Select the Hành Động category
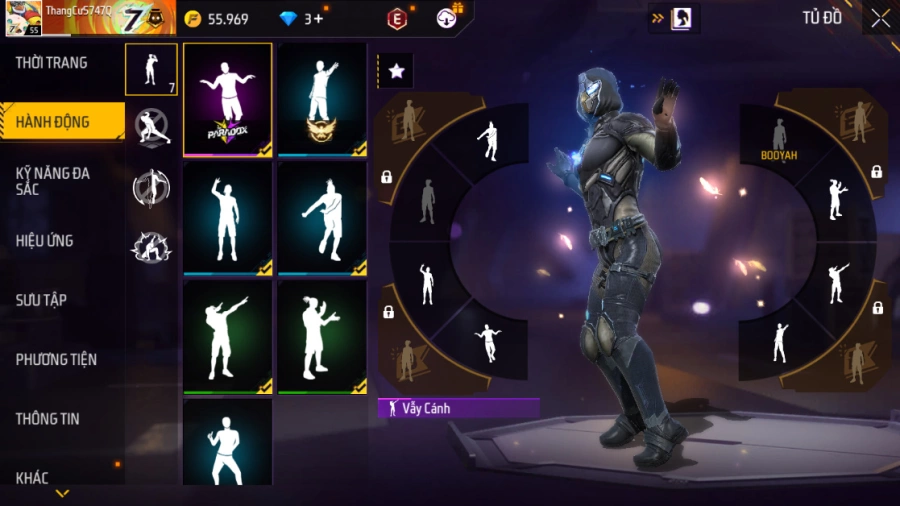The height and width of the screenshot is (506, 900). (54, 122)
